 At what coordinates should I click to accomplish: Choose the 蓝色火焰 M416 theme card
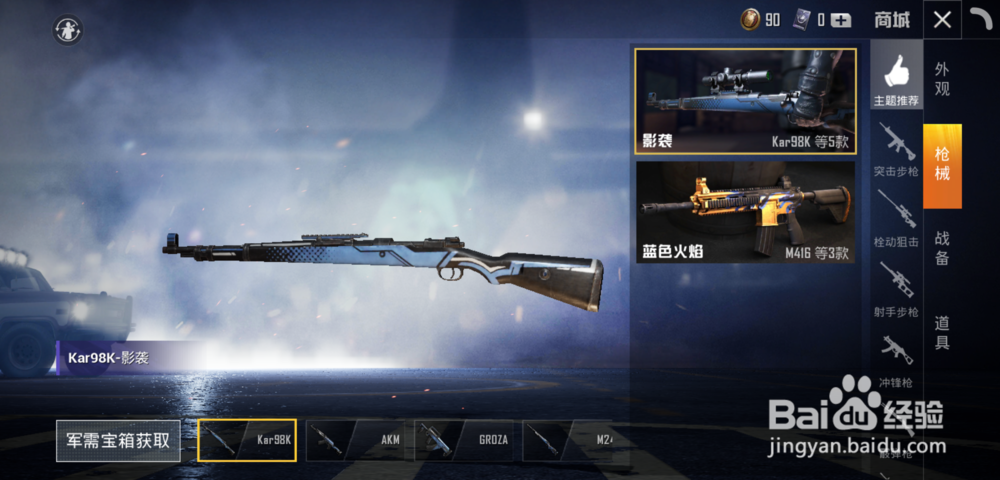coord(745,212)
